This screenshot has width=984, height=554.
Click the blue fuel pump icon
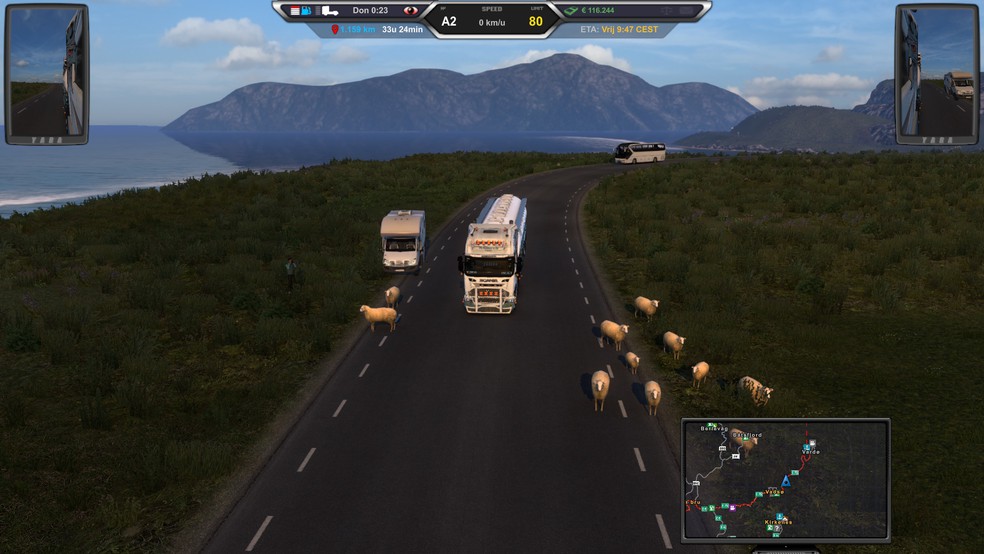[307, 11]
